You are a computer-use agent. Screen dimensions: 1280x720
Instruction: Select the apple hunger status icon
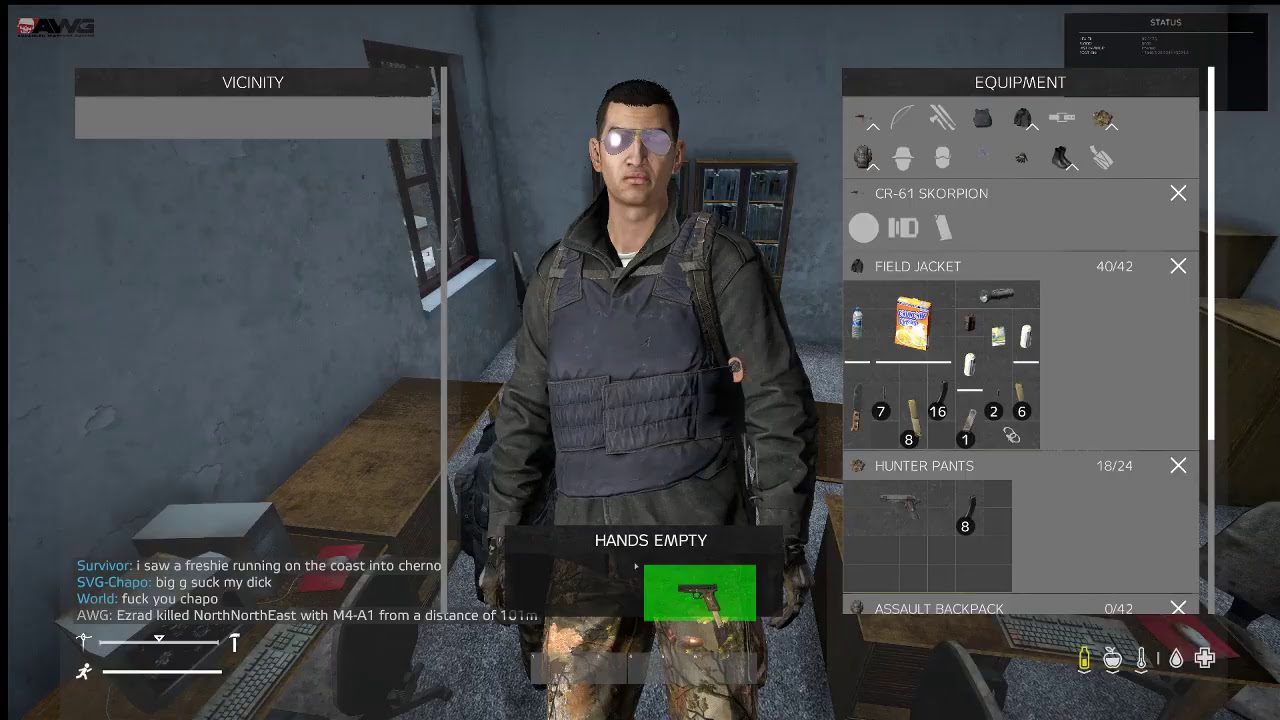(x=1113, y=658)
